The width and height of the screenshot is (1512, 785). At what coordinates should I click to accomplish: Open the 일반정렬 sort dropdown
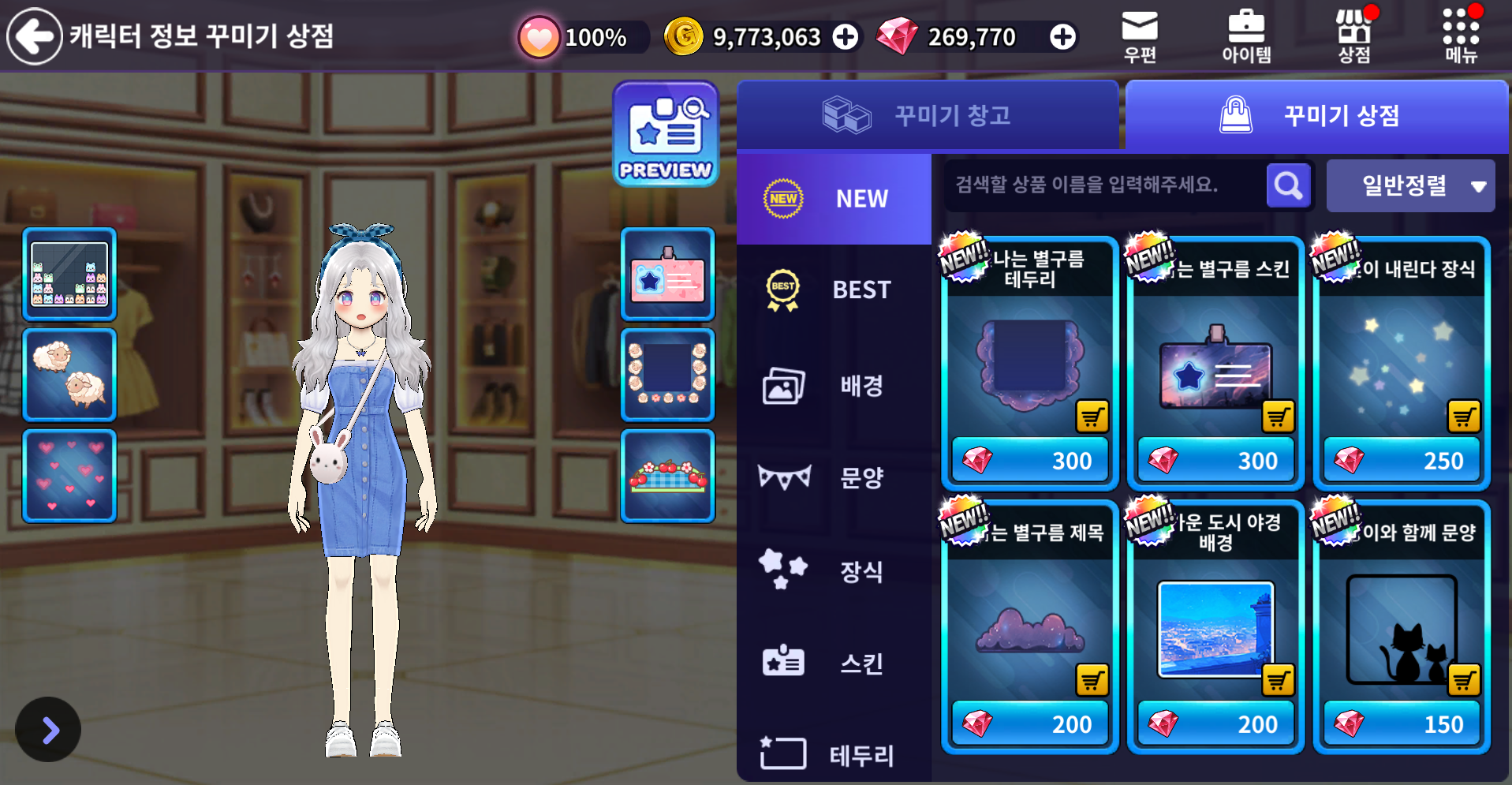click(1410, 186)
